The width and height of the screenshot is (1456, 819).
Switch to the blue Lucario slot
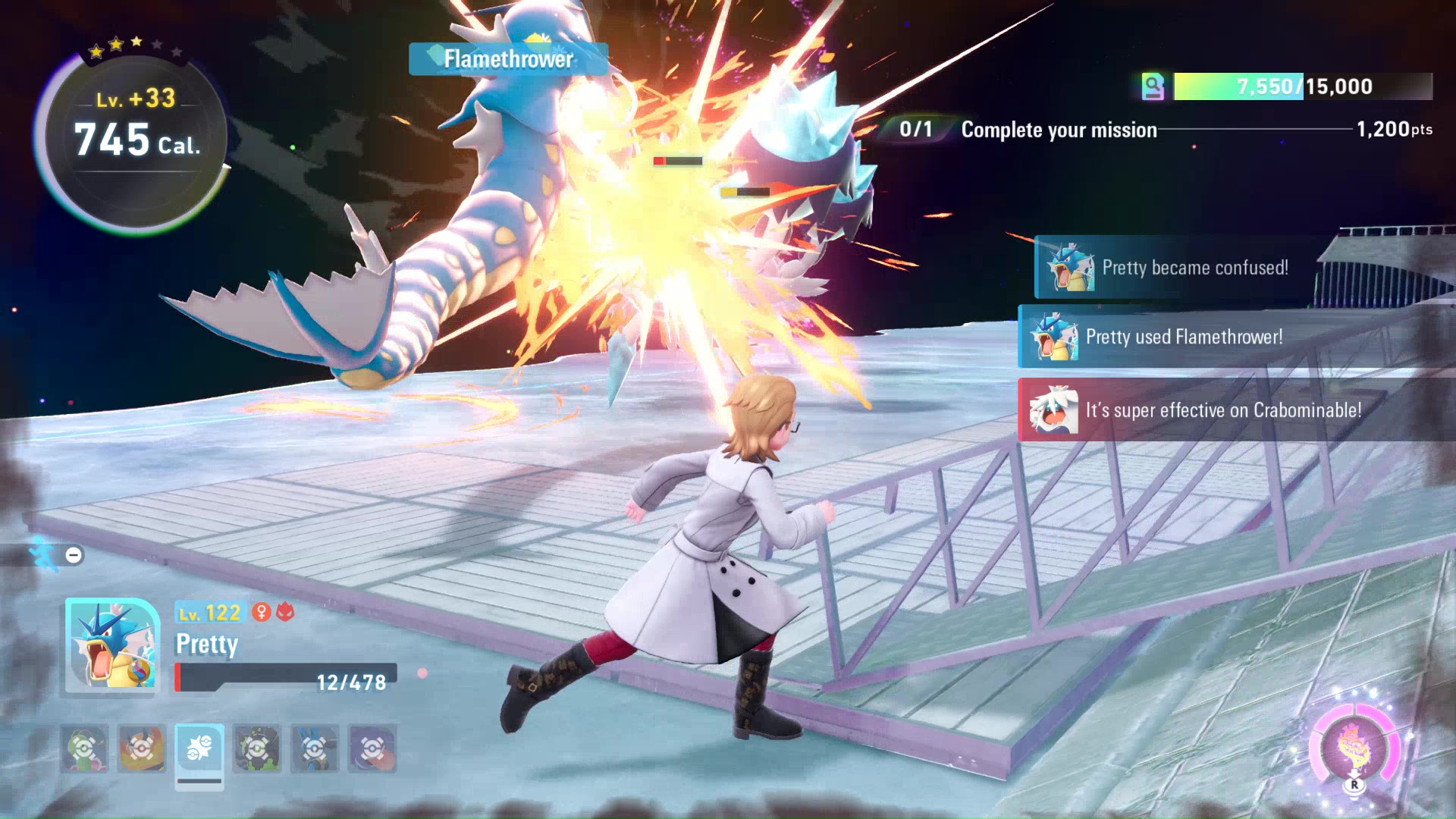[315, 748]
